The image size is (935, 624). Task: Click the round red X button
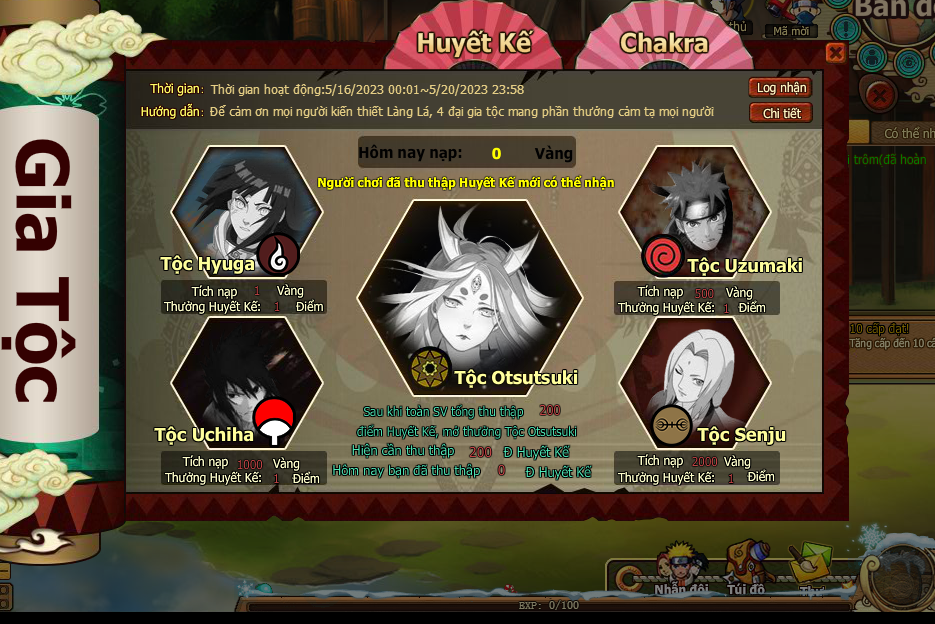(x=879, y=96)
